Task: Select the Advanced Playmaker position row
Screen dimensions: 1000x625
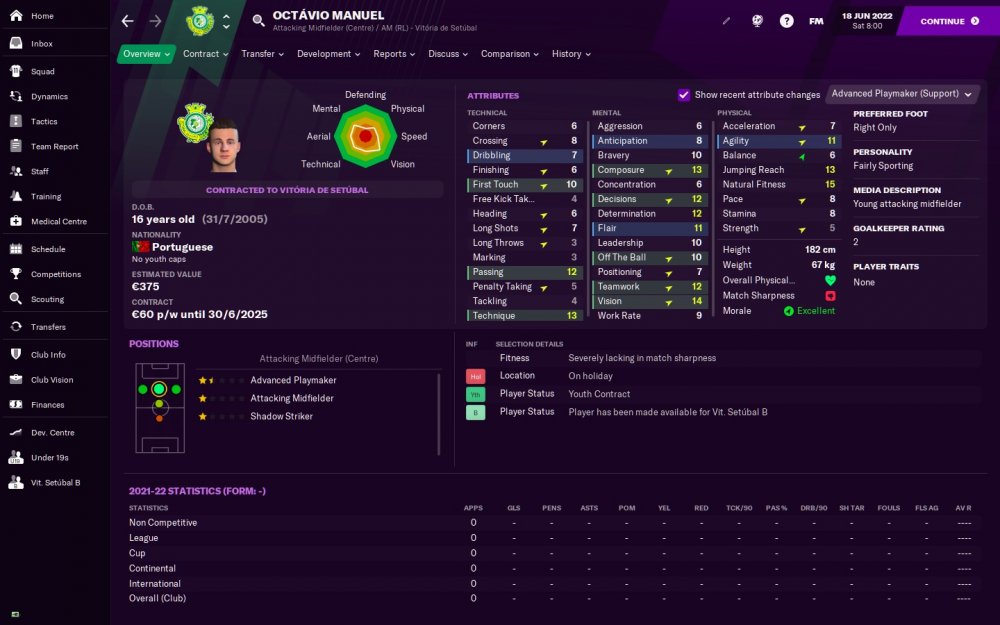Action: [x=292, y=380]
